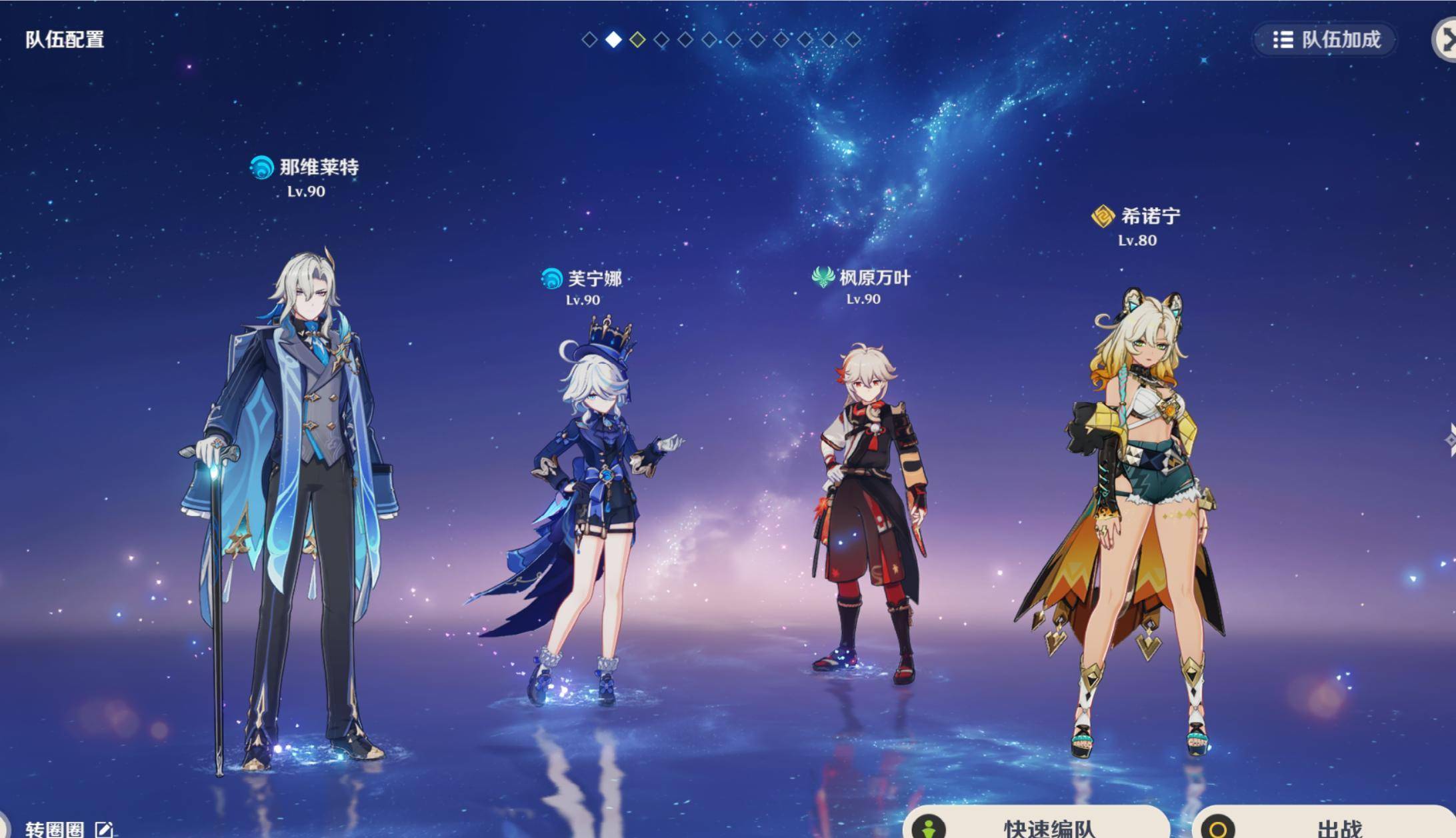Screen dimensions: 1456x838
Task: Jump to the yellow-green diamond team page
Action: point(637,40)
